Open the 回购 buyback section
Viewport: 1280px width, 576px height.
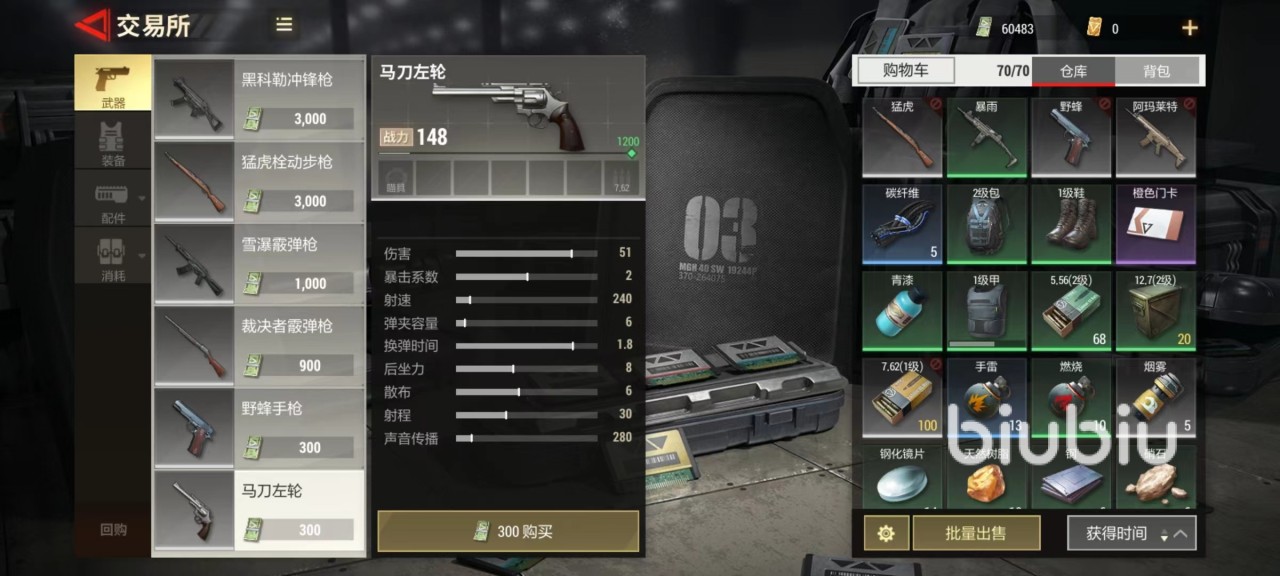pos(113,529)
